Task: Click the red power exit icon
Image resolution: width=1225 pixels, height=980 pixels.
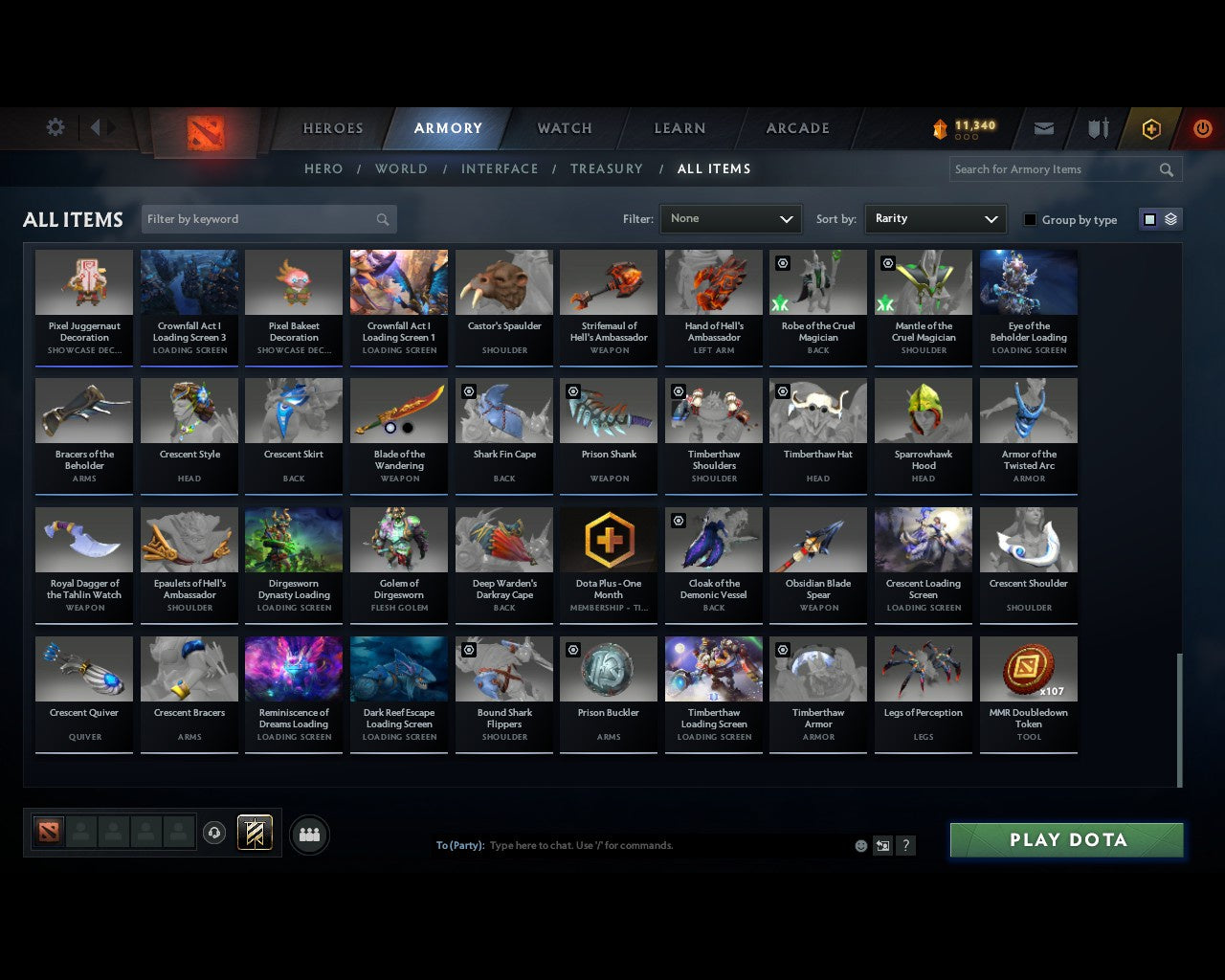Action: 1202,128
